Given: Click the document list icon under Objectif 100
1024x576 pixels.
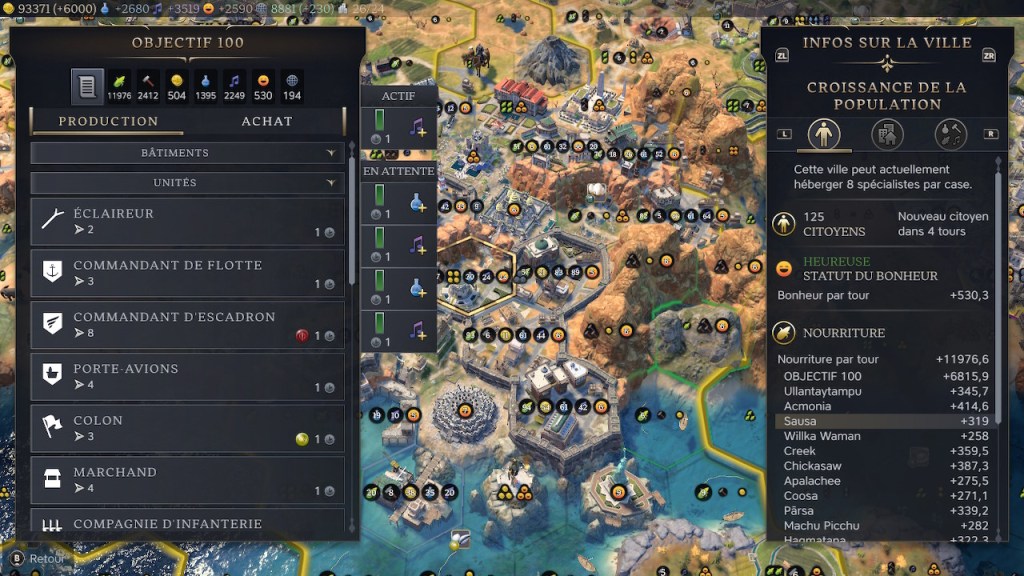Looking at the screenshot, I should 87,86.
